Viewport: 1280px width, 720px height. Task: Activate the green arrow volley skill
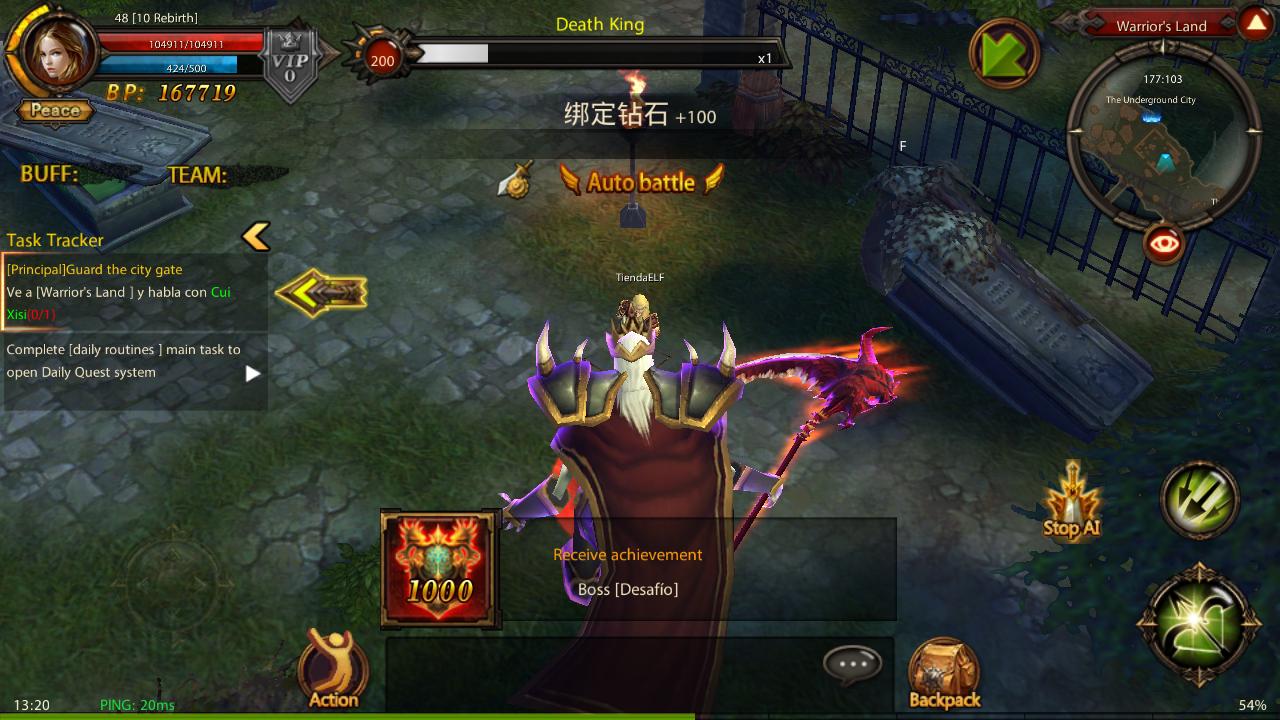click(x=1199, y=500)
